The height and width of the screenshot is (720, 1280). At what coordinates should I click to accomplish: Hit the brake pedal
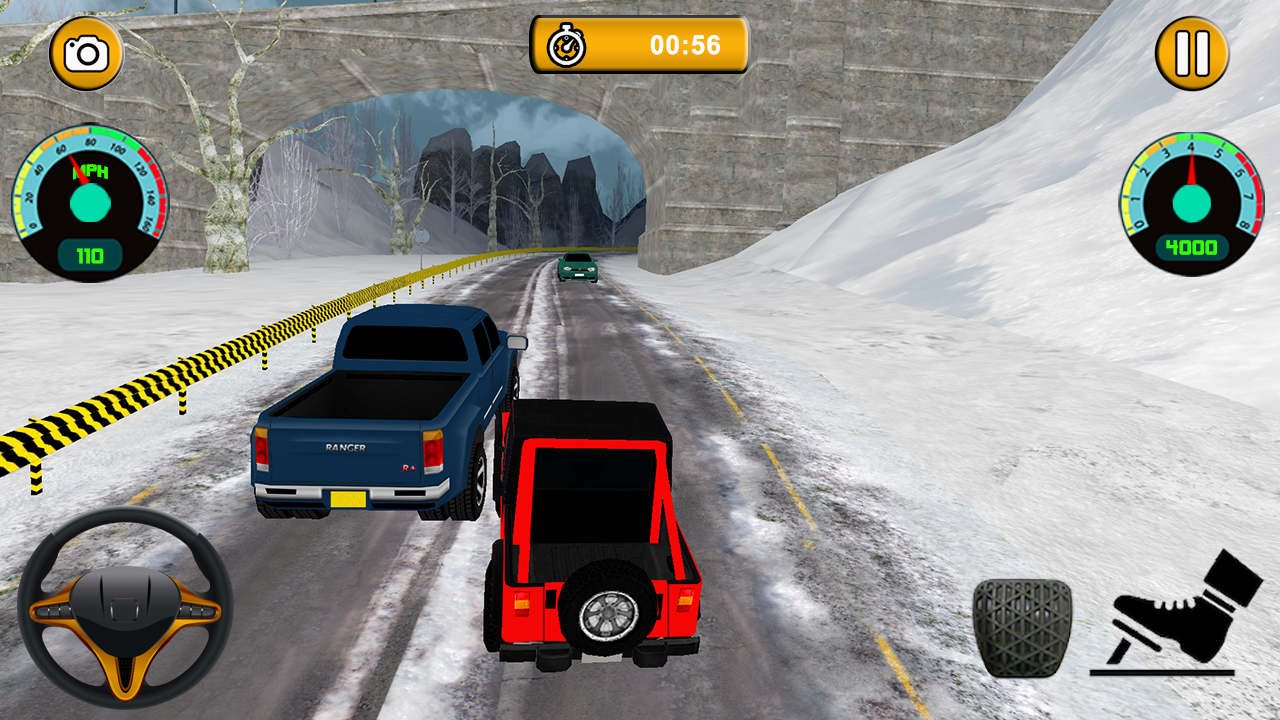coord(1021,628)
